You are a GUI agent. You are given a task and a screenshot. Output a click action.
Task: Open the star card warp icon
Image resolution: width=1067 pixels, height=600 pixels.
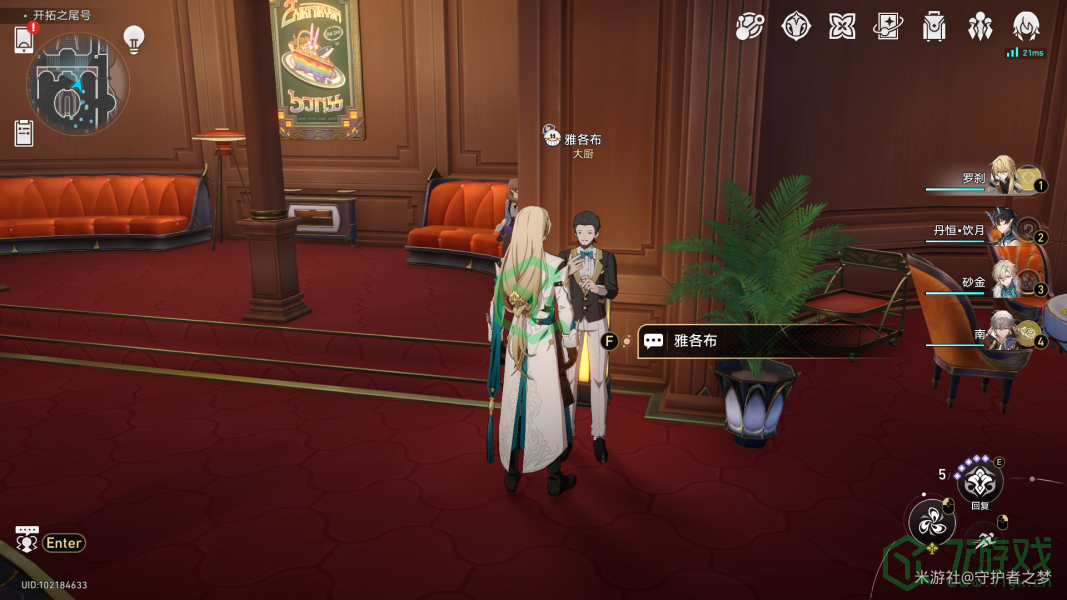(888, 27)
